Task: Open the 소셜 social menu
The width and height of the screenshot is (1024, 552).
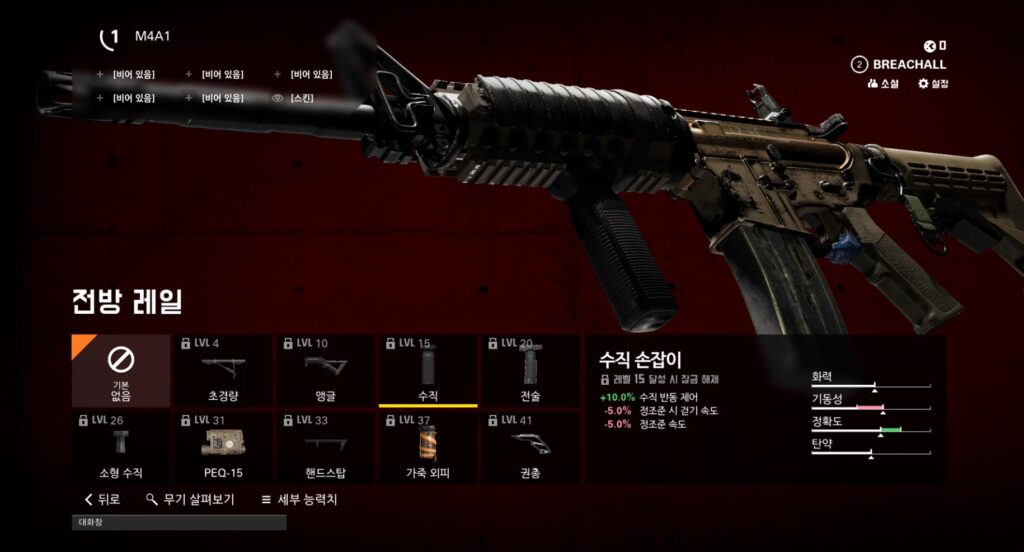Action: point(884,84)
